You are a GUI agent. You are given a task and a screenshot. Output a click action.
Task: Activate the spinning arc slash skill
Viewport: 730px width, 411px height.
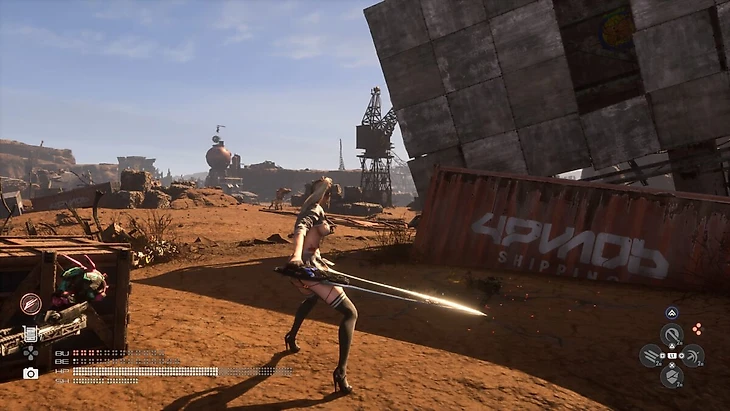click(x=692, y=356)
